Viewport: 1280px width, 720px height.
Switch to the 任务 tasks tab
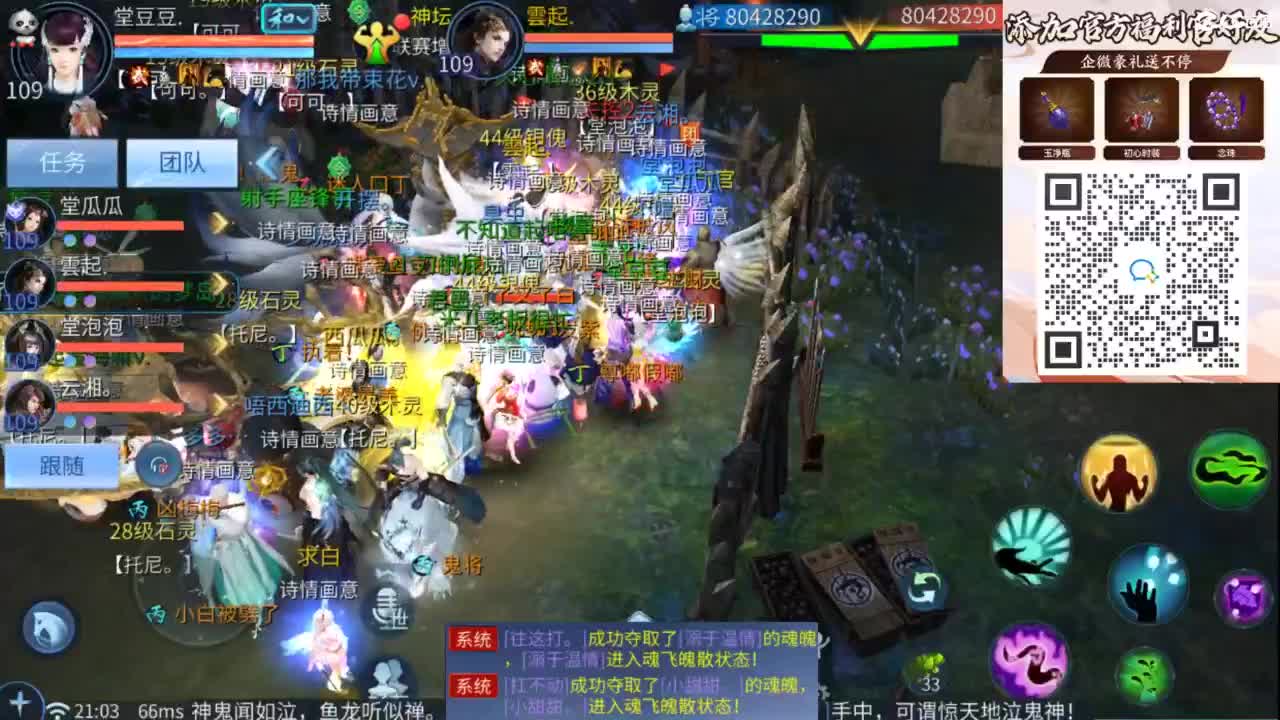[61, 164]
